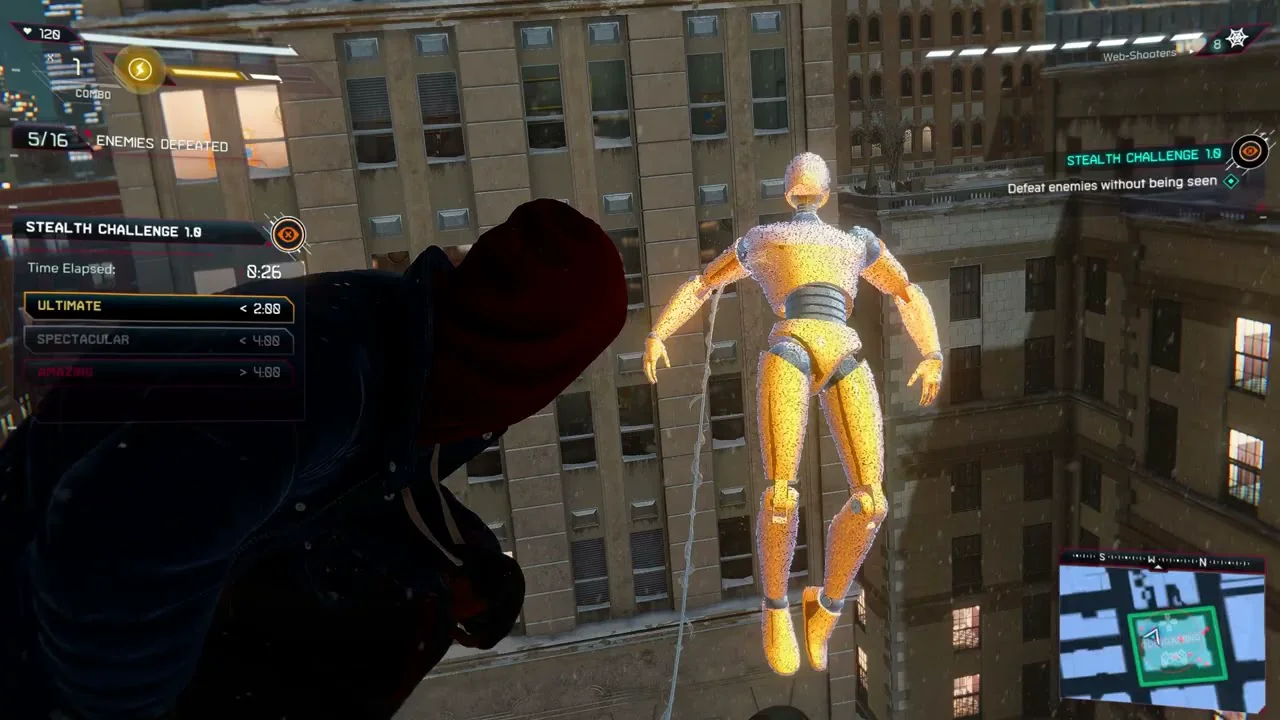Select the Ultimate rank row
The image size is (1280, 720).
coord(159,307)
